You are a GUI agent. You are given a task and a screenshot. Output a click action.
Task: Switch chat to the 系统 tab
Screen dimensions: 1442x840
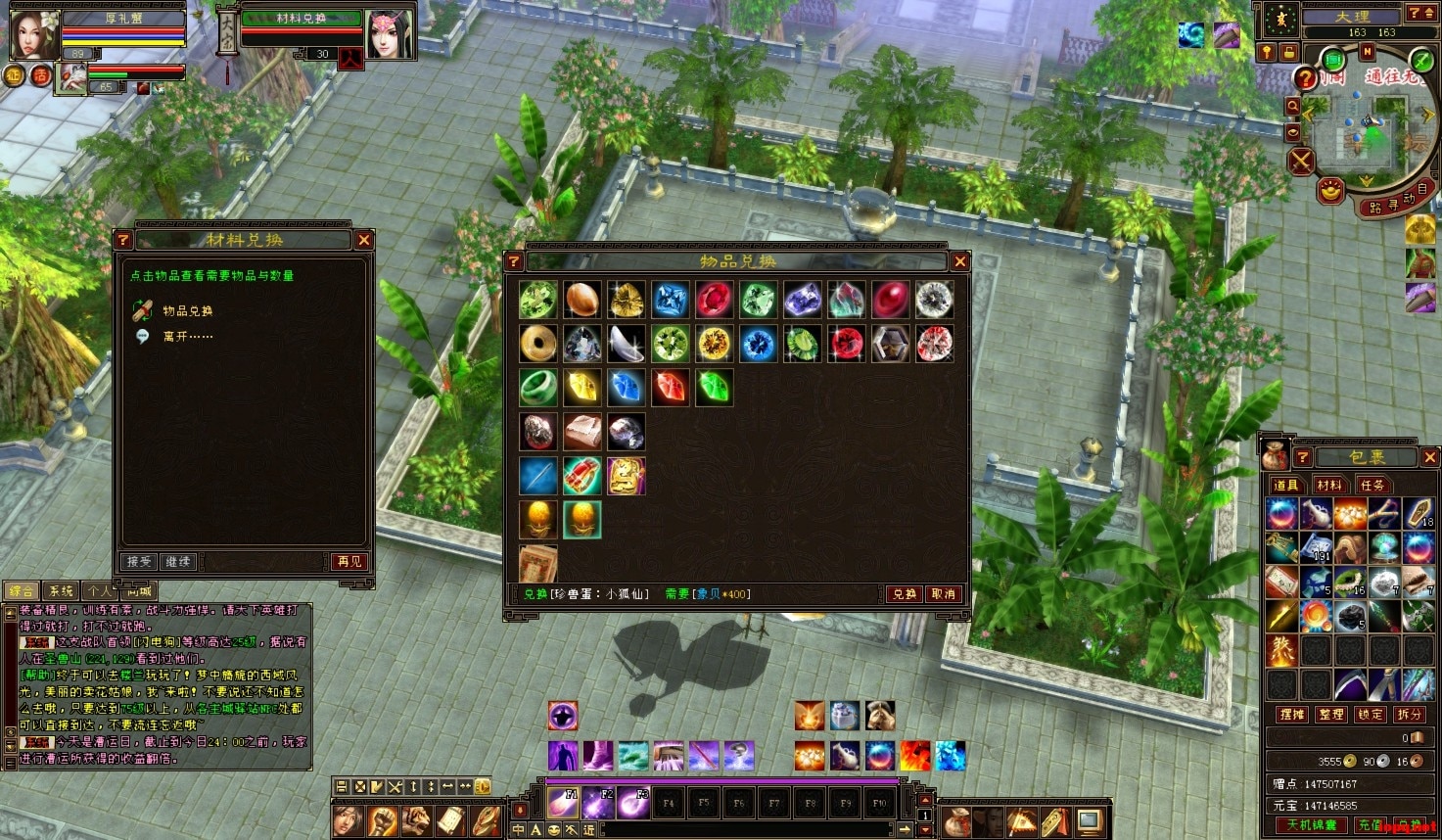click(x=61, y=590)
